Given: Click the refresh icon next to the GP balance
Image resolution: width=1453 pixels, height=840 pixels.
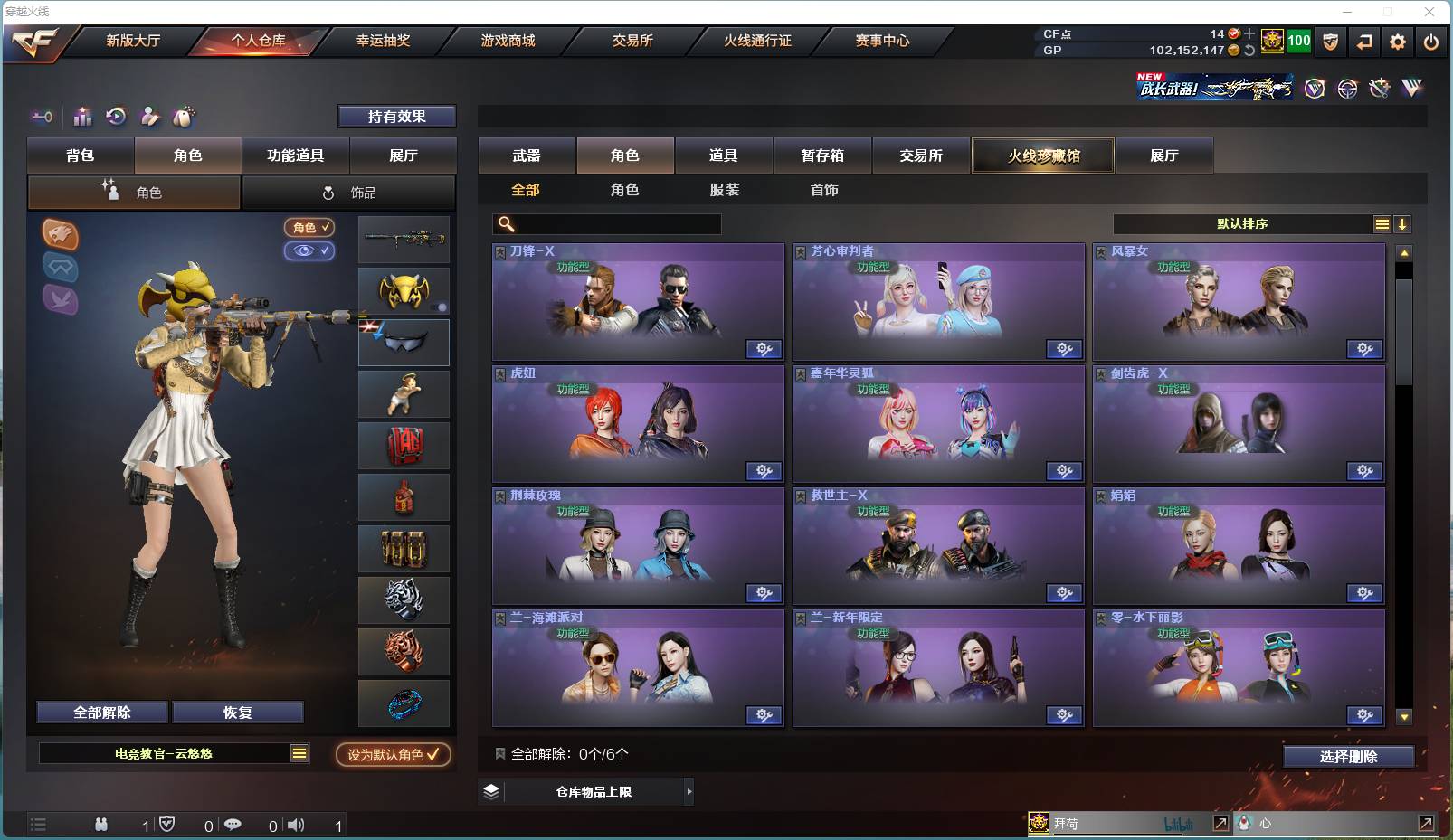Looking at the screenshot, I should click(x=1249, y=52).
